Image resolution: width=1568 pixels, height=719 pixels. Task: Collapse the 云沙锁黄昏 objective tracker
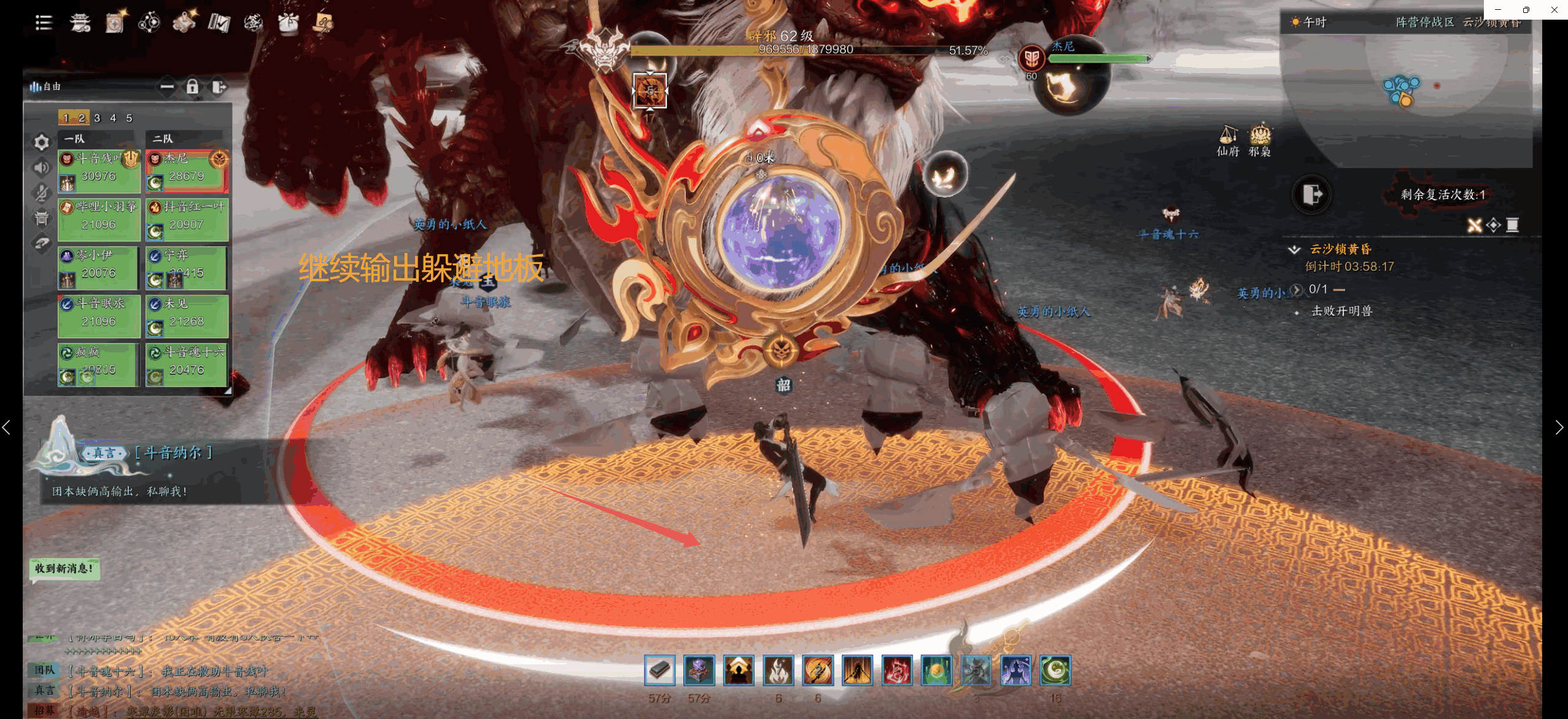tap(1294, 249)
